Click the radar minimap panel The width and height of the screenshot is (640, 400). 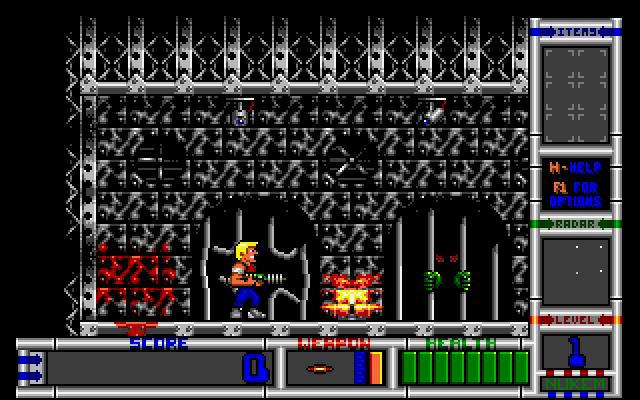tap(576, 270)
